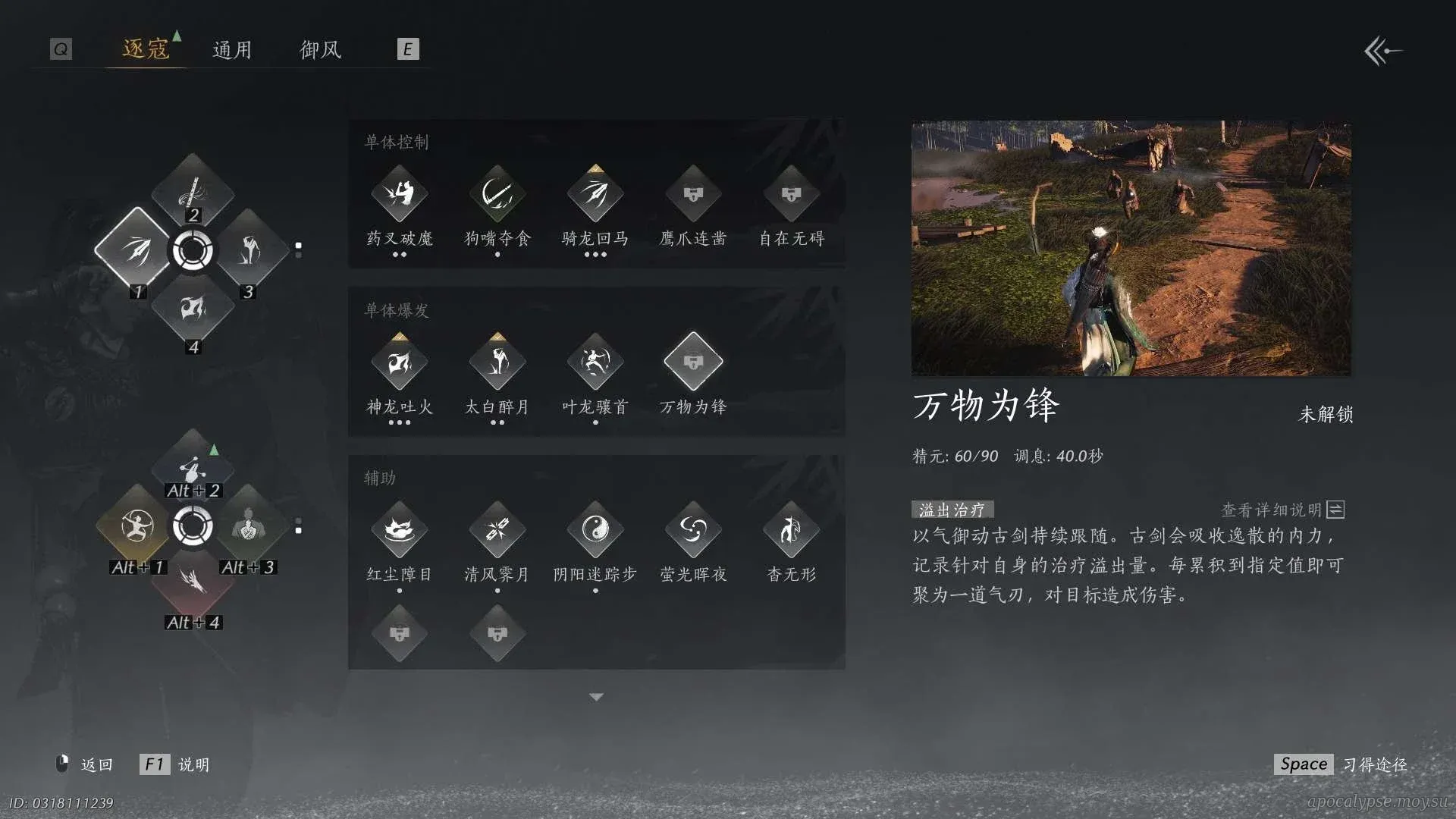Select the 神龙吐火 skill
The height and width of the screenshot is (819, 1456).
coord(400,362)
